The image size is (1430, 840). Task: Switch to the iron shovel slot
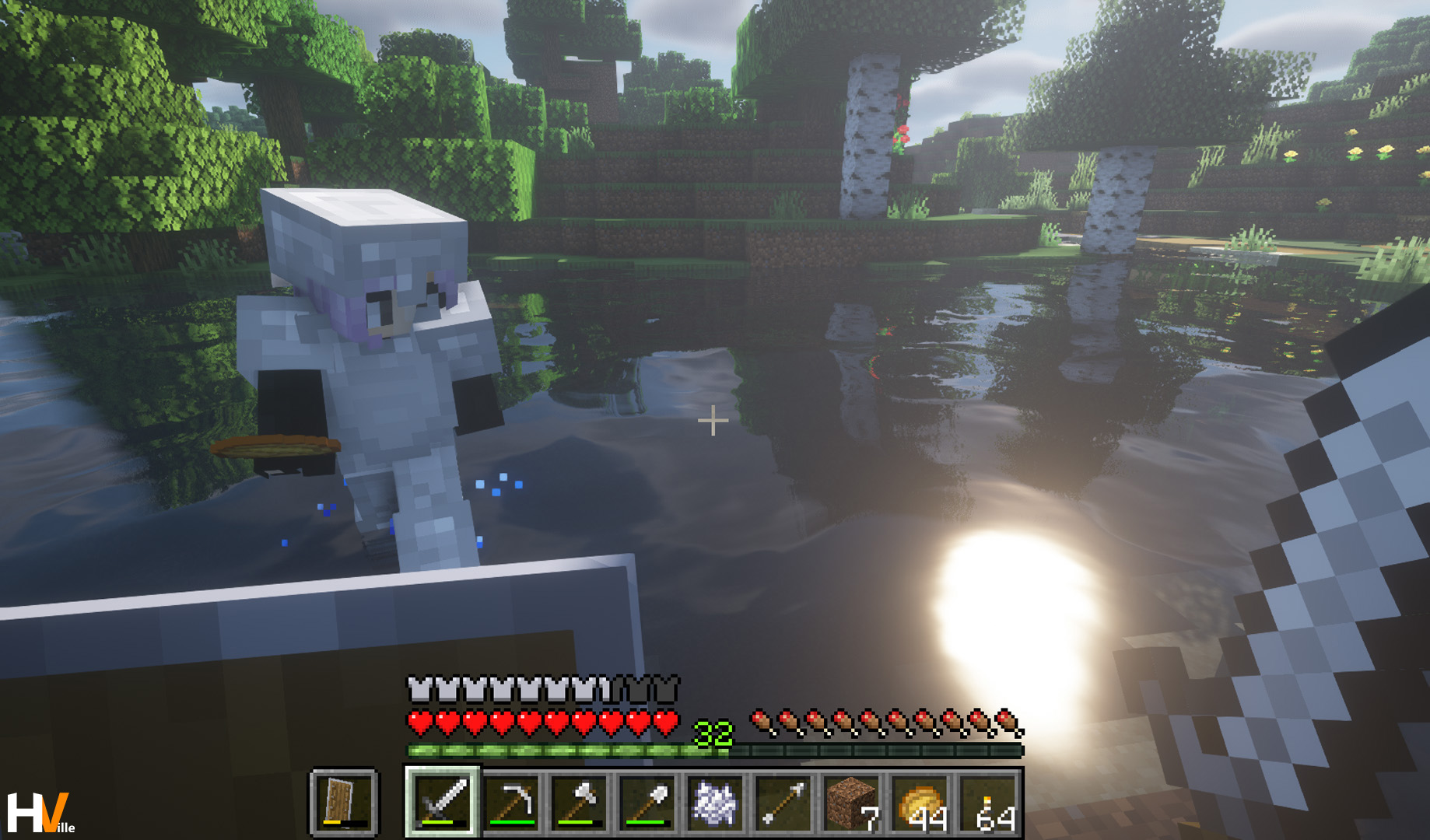coord(647,803)
